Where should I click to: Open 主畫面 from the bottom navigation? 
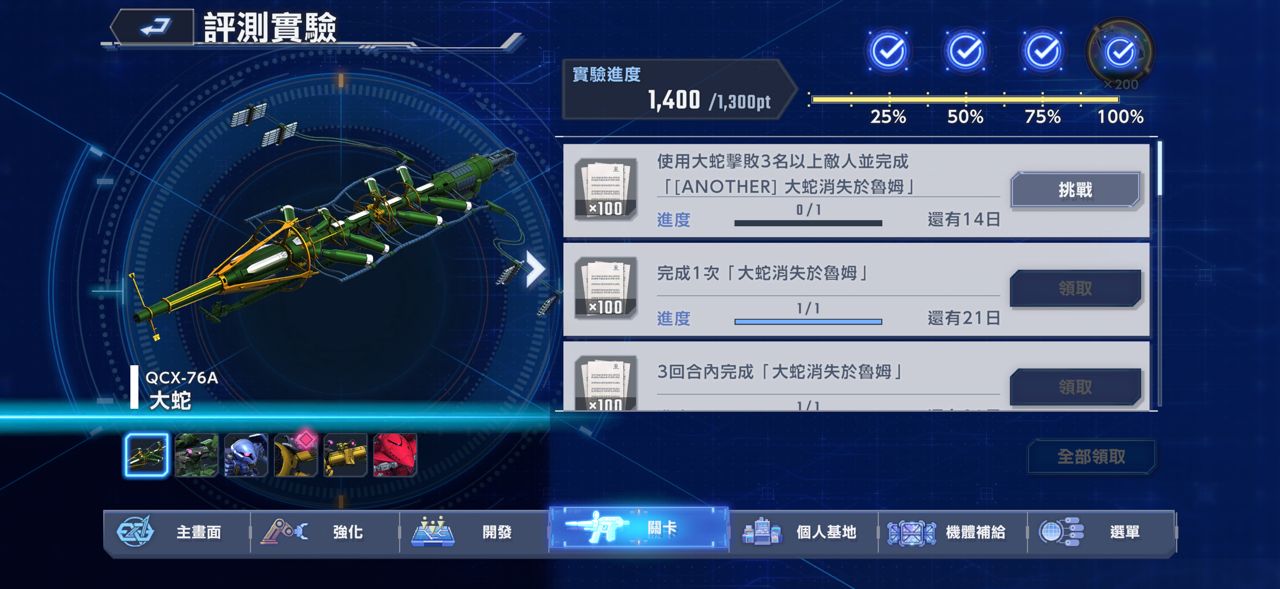click(x=176, y=532)
